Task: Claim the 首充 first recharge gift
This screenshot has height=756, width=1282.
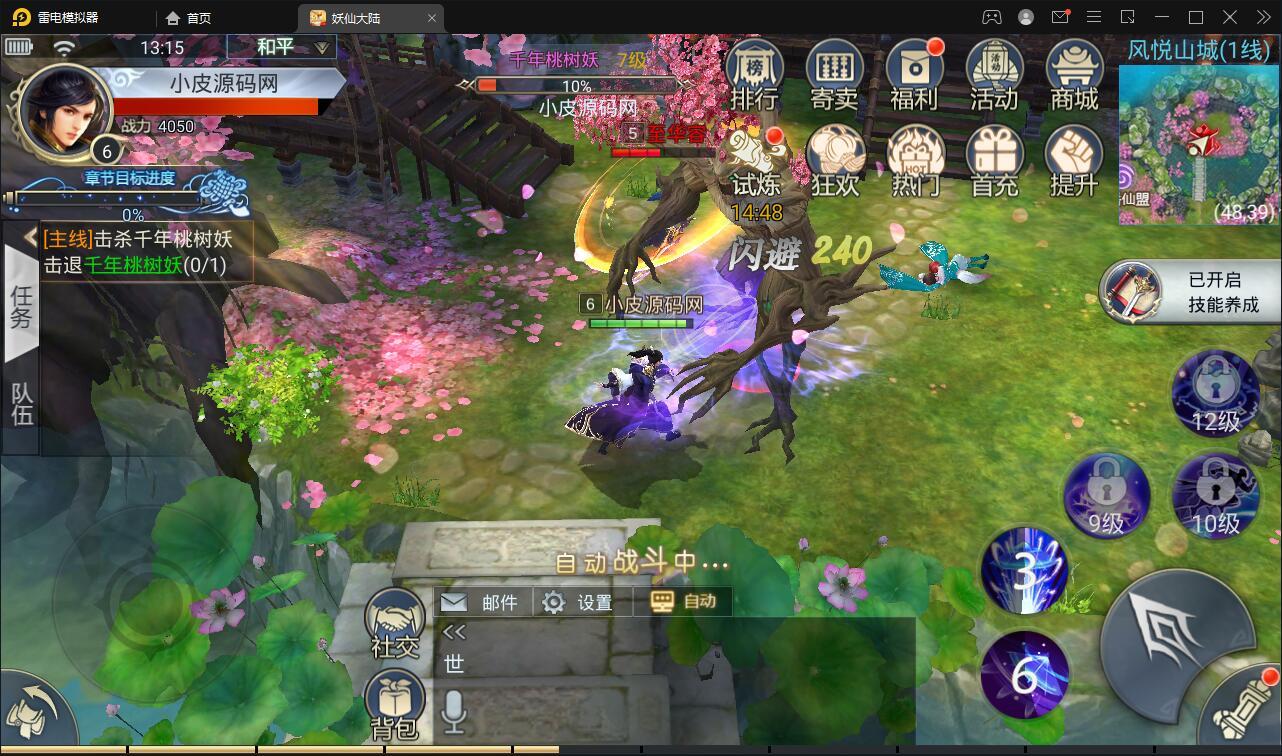Action: [x=994, y=160]
